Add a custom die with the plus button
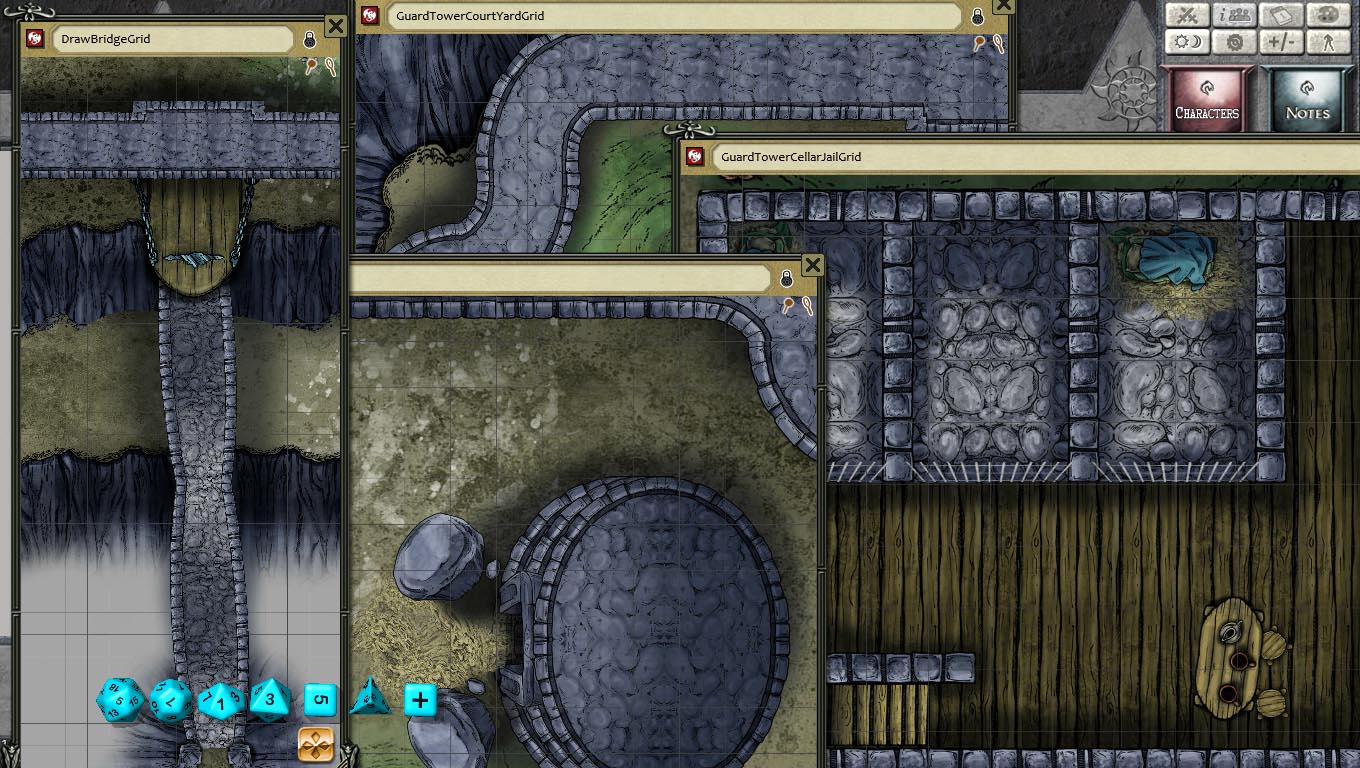1360x768 pixels. (x=420, y=700)
